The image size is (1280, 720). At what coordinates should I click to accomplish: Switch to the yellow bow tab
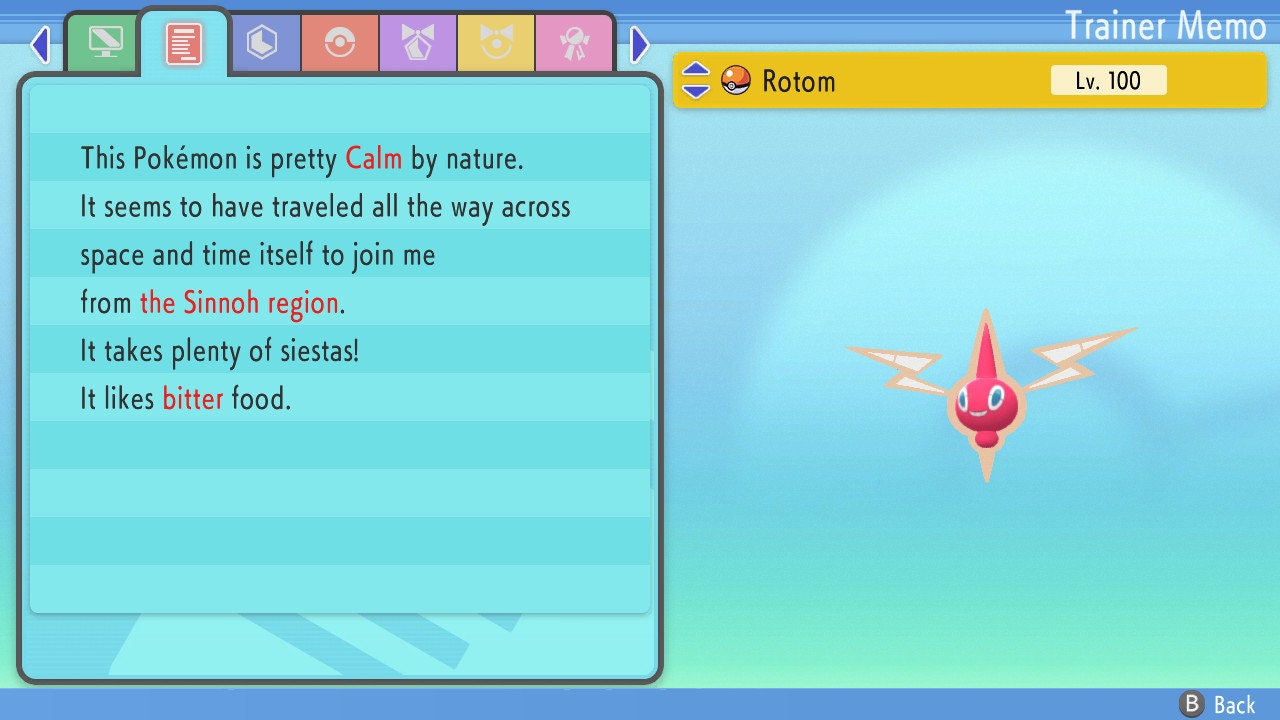click(x=496, y=43)
